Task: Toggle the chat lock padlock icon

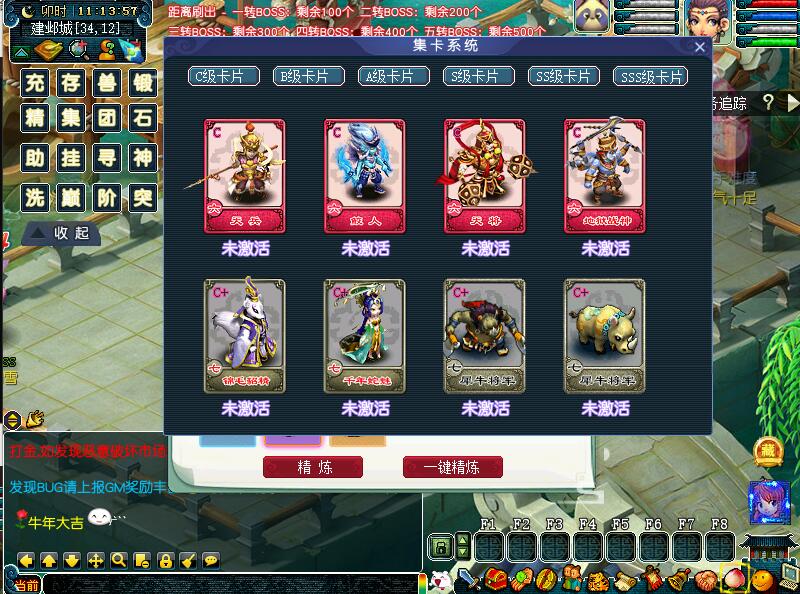Action: tap(165, 560)
